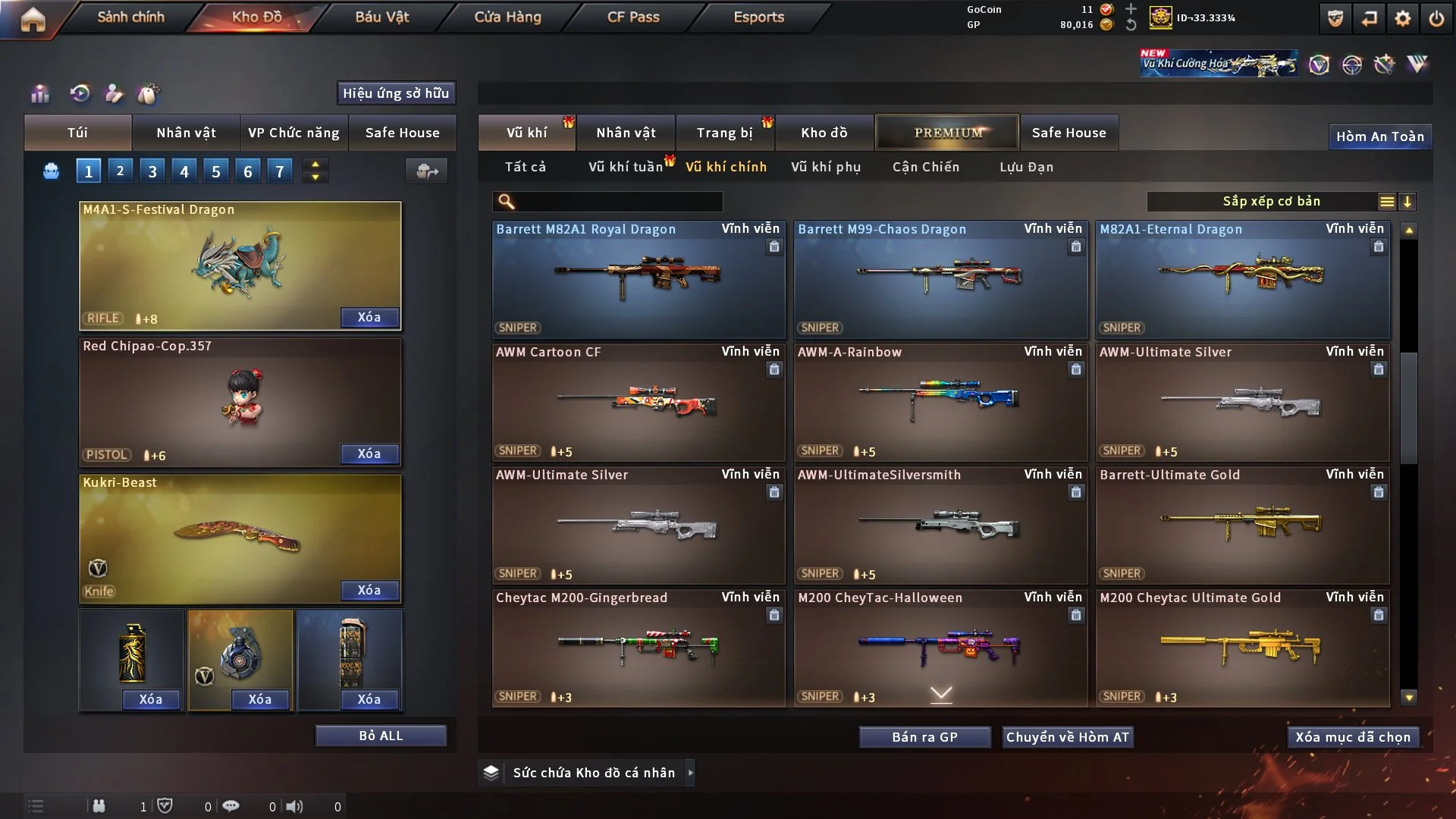Open settings via the gear icon
This screenshot has height=819, width=1456.
(x=1402, y=18)
